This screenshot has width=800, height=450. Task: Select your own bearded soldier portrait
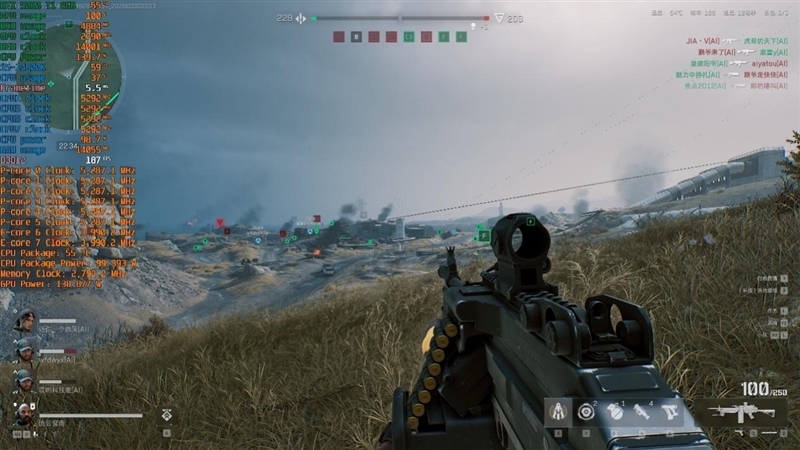click(x=25, y=413)
